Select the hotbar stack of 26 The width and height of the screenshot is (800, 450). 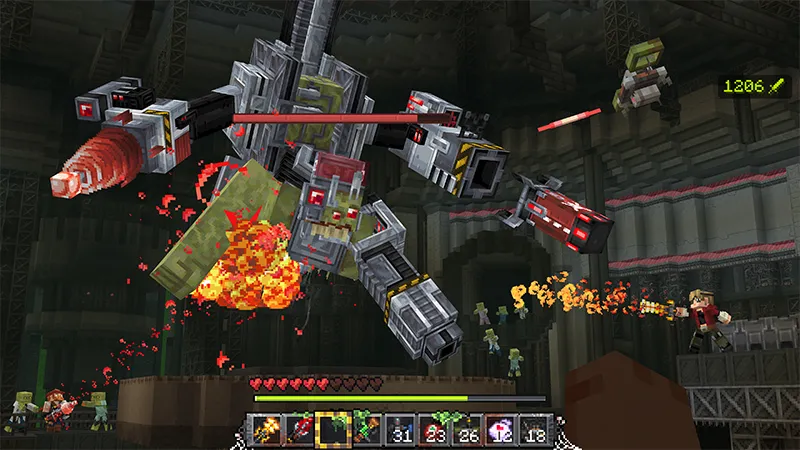pyautogui.click(x=468, y=430)
